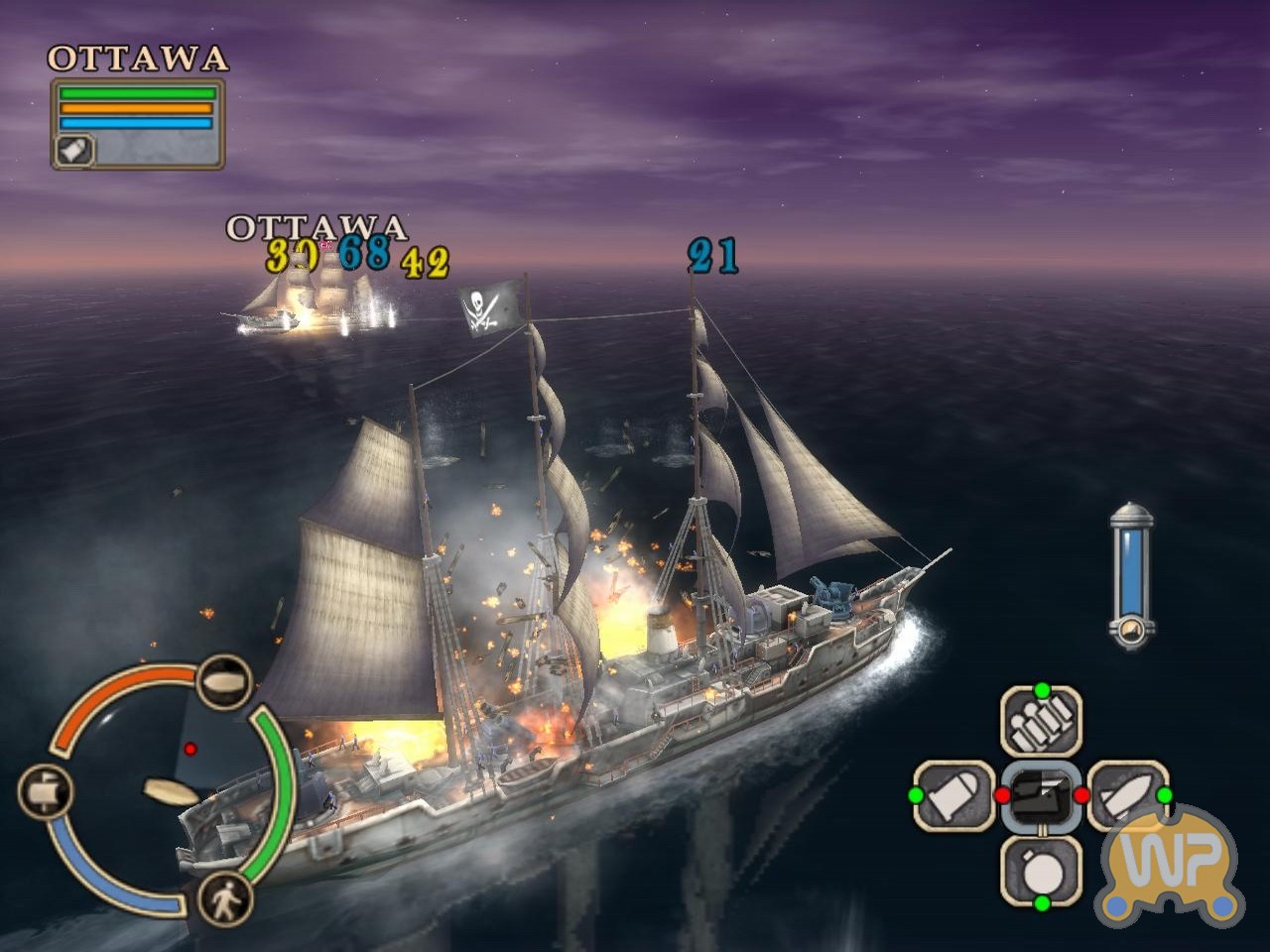Click the blue vertical gauge tube
This screenshot has height=952, width=1270.
pyautogui.click(x=1131, y=575)
